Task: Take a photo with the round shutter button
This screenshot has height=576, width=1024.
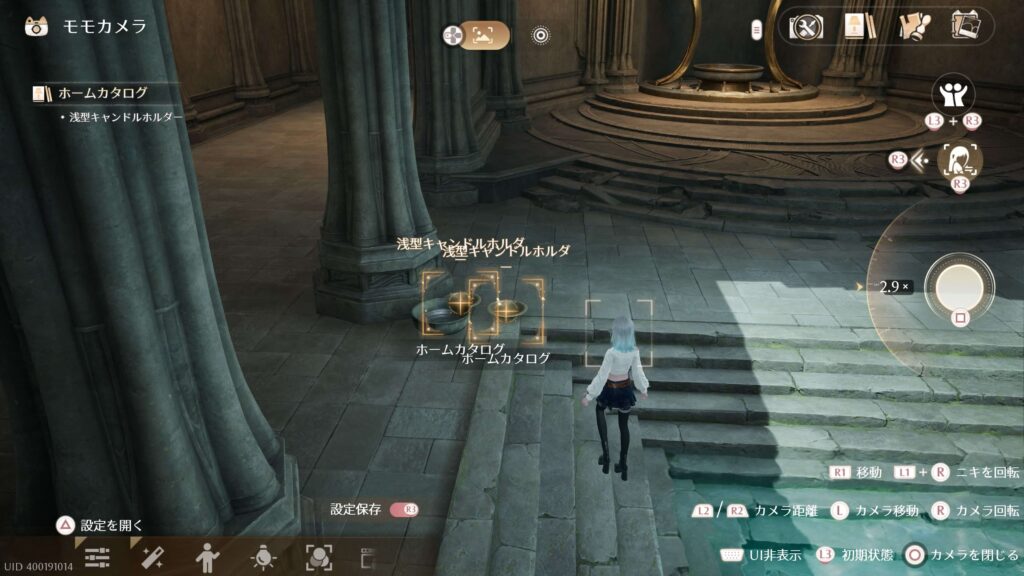Action: coord(960,286)
